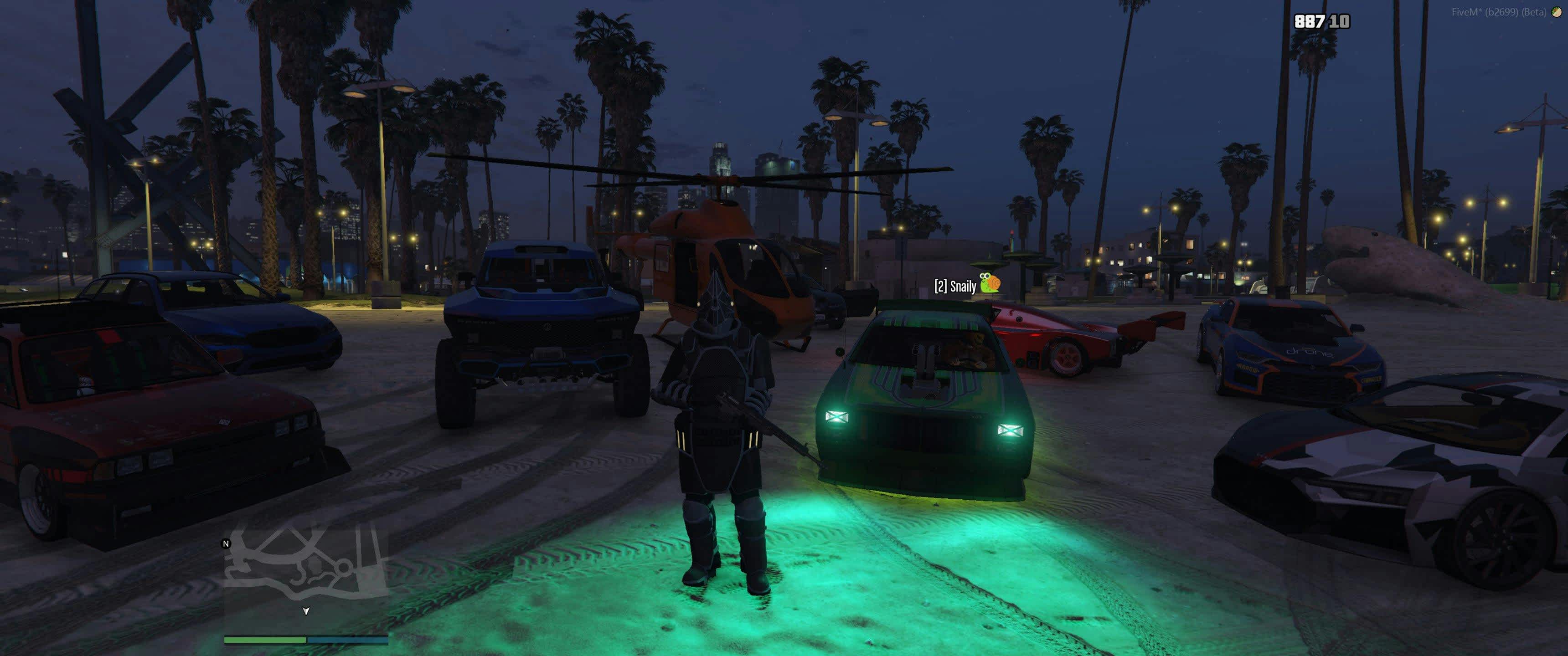Click the FiveM logo in the top-right corner
The height and width of the screenshot is (656, 1568).
coord(1556,11)
